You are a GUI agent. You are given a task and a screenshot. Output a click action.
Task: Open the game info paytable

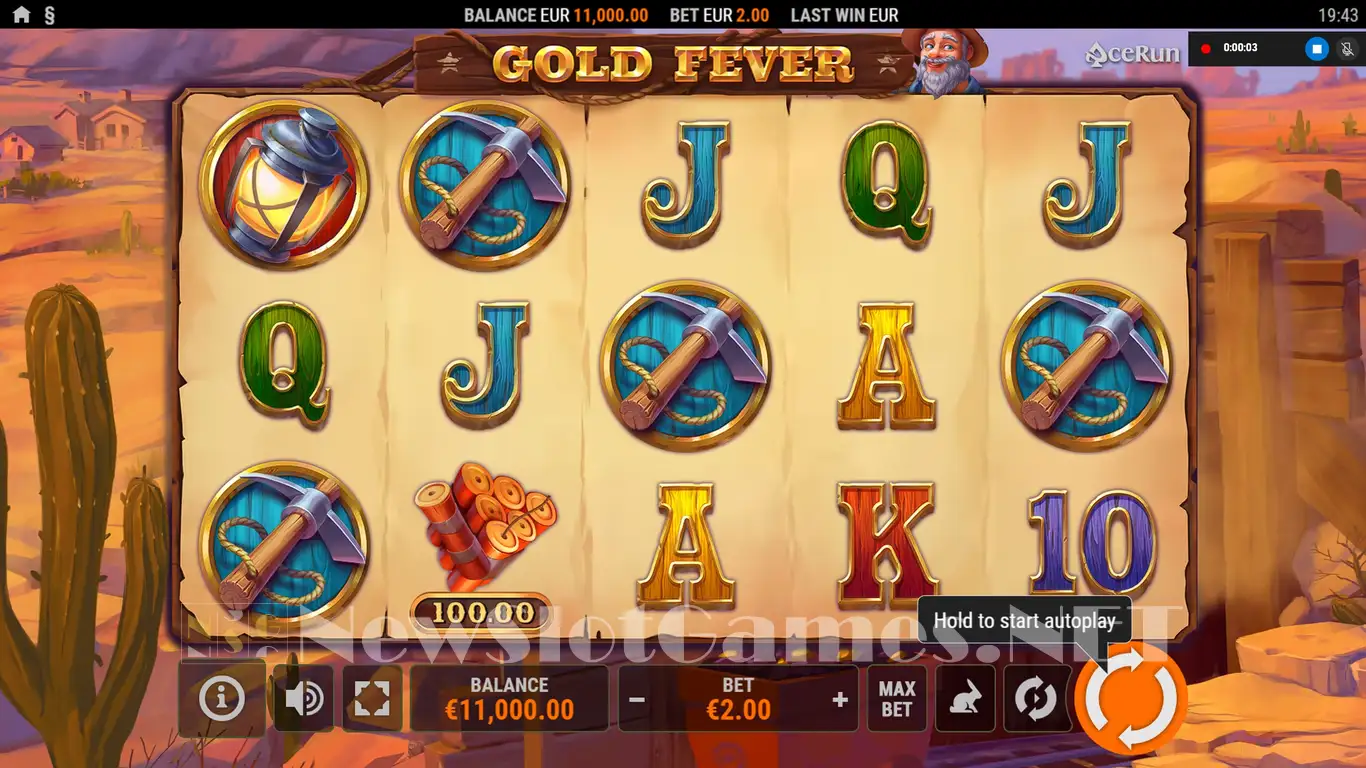coord(221,699)
